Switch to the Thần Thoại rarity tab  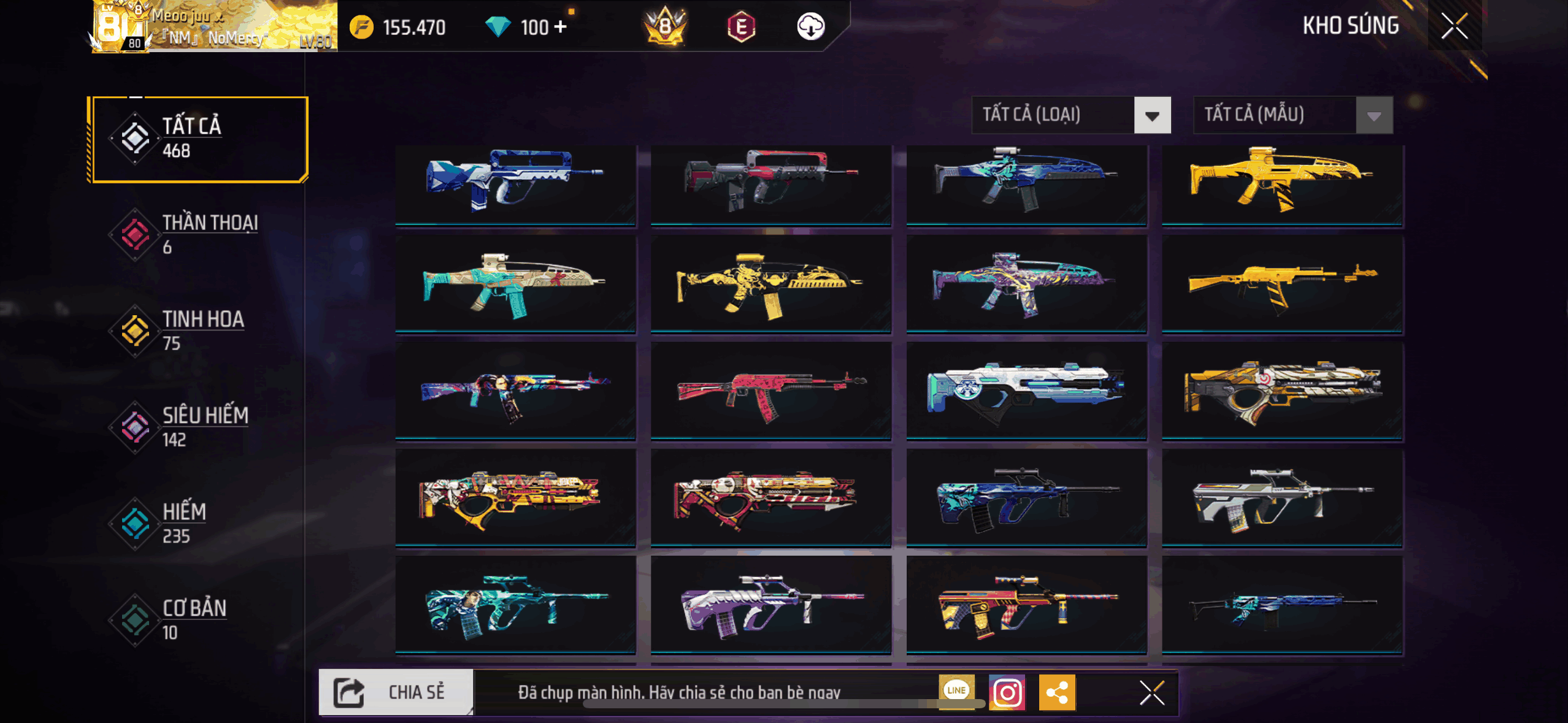(198, 234)
